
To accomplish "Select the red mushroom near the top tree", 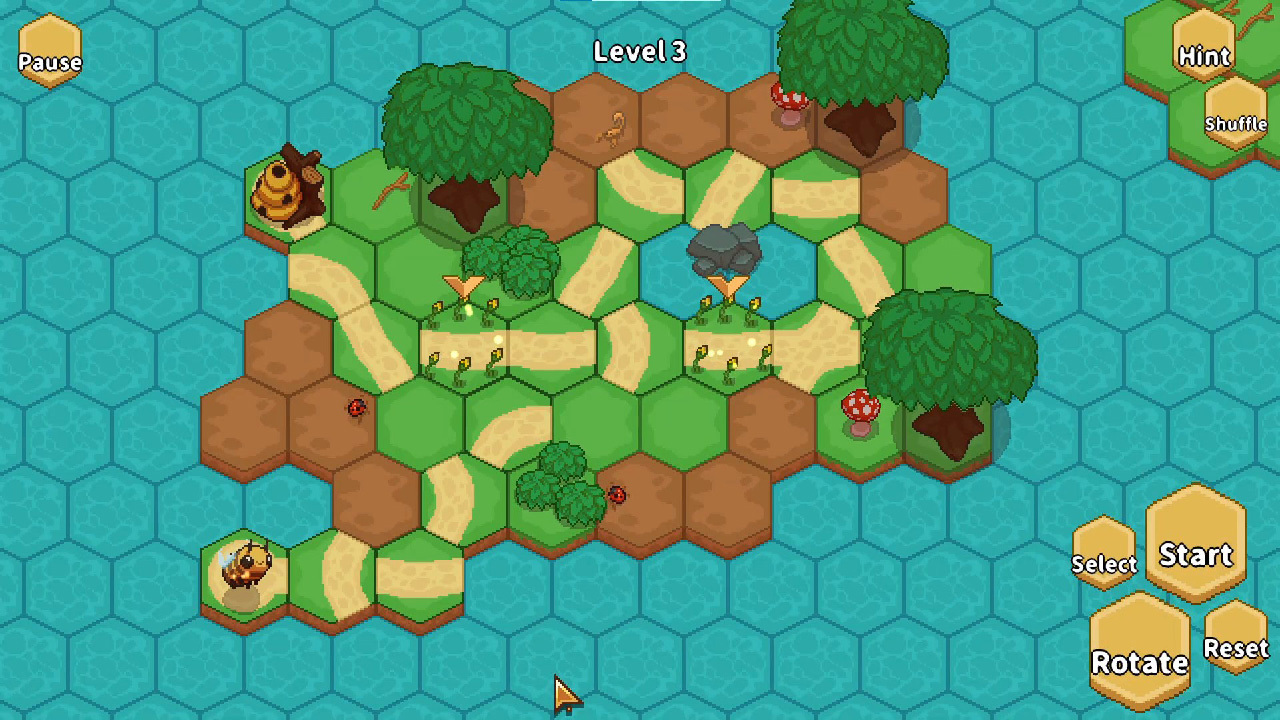I will click(x=788, y=102).
